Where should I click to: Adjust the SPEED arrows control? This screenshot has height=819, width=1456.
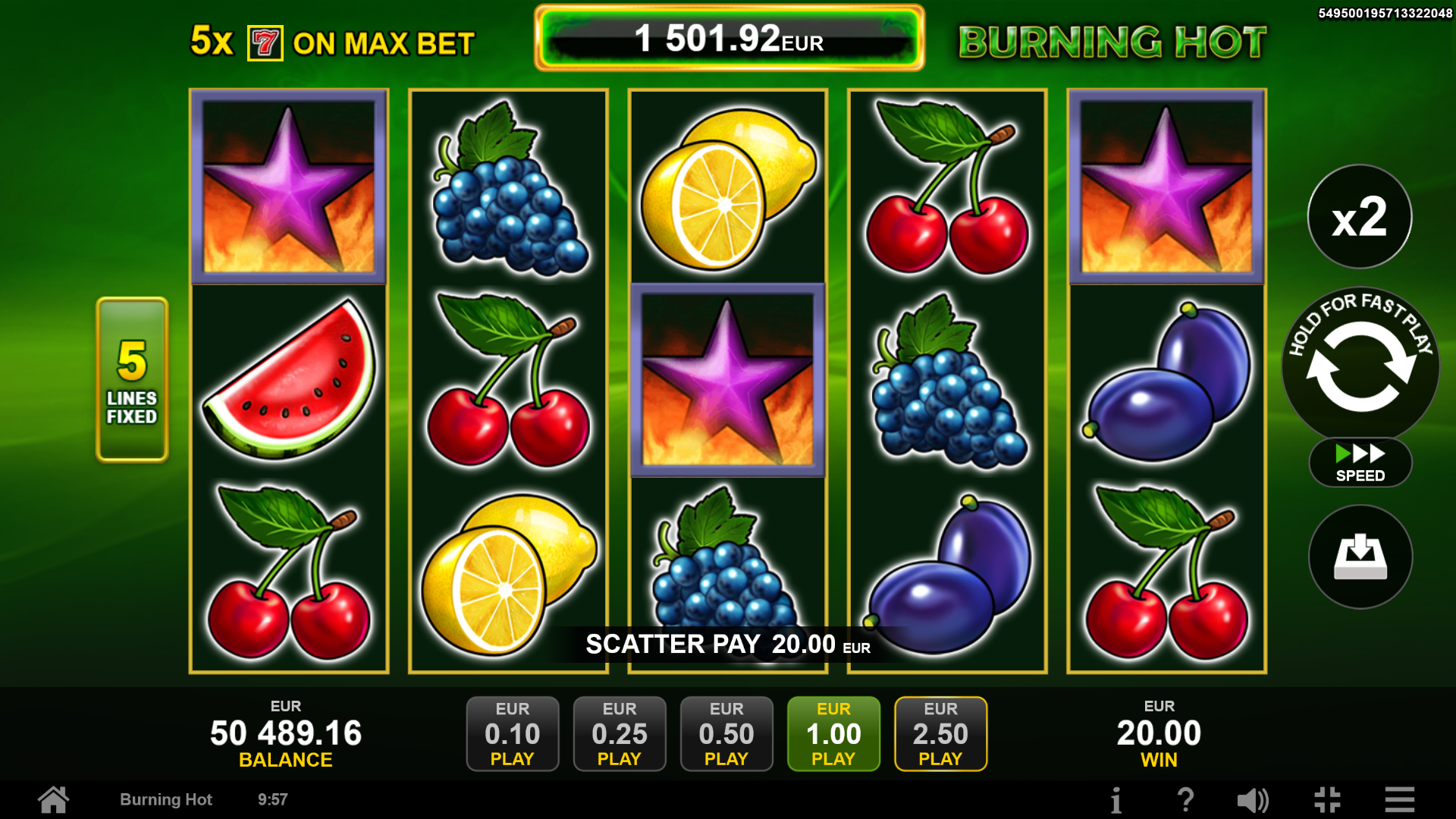tap(1360, 461)
